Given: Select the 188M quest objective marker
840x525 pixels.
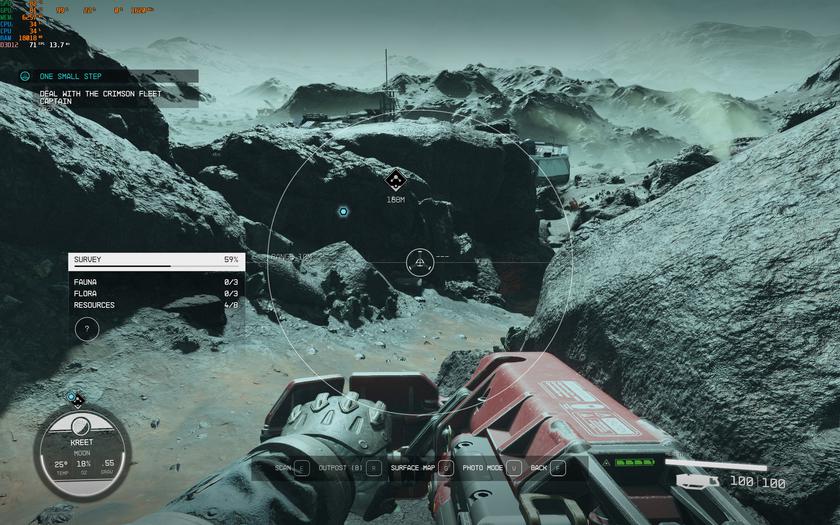Looking at the screenshot, I should 395,180.
